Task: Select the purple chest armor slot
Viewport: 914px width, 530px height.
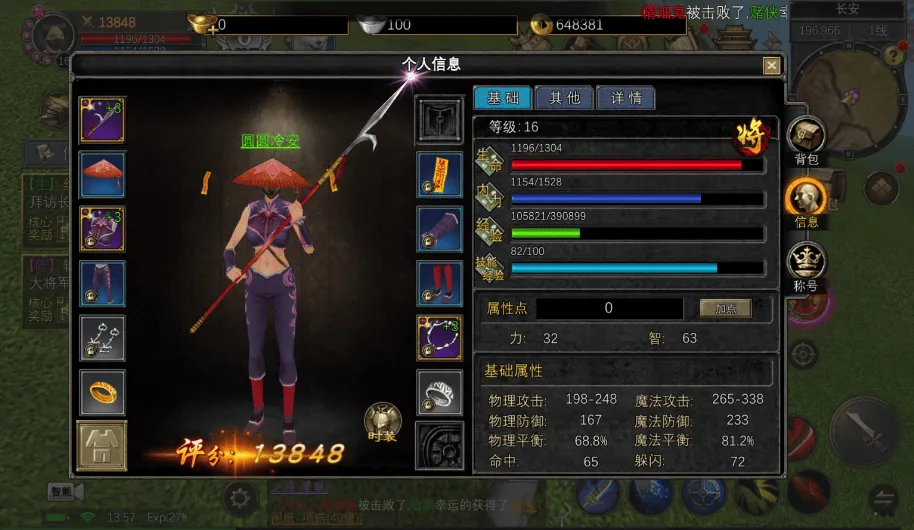Action: click(x=102, y=229)
